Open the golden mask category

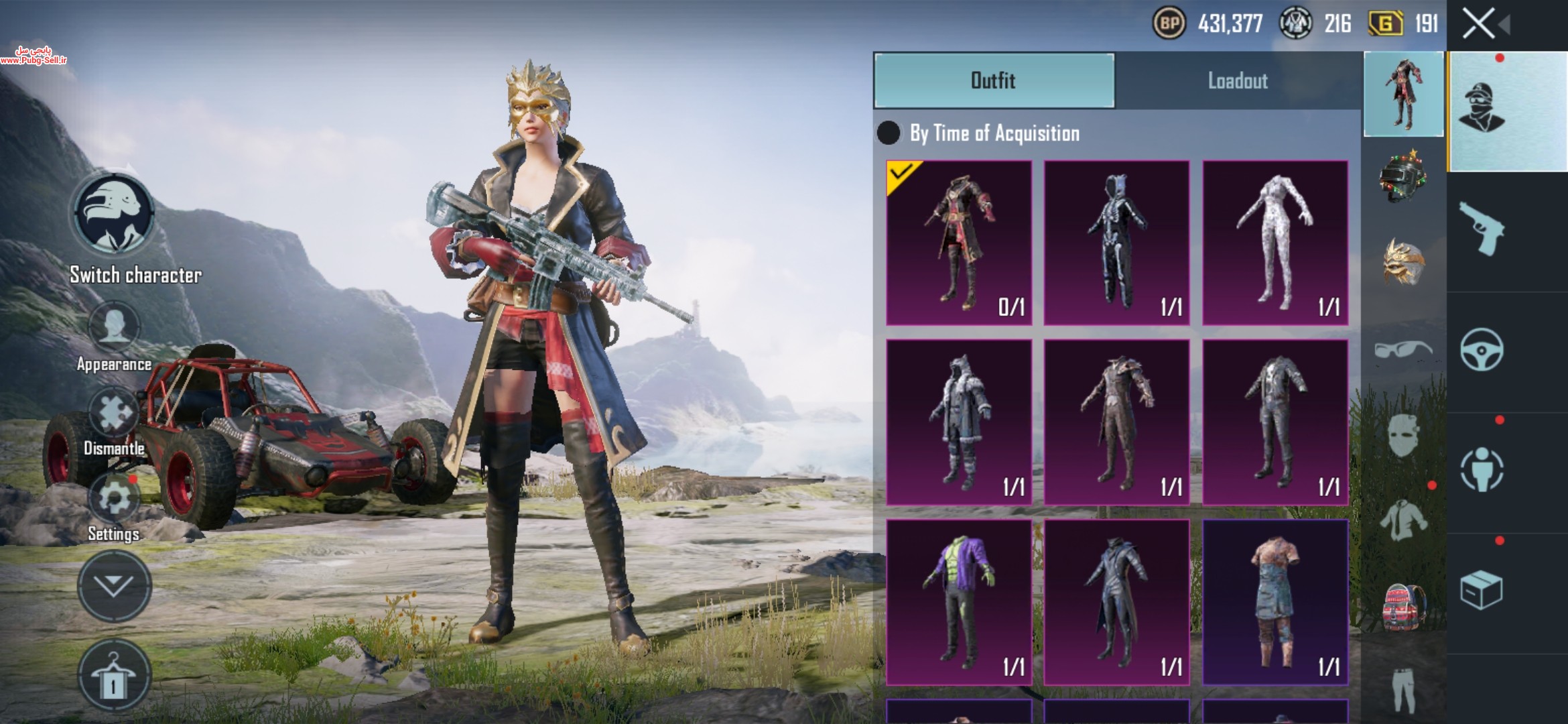click(1403, 261)
